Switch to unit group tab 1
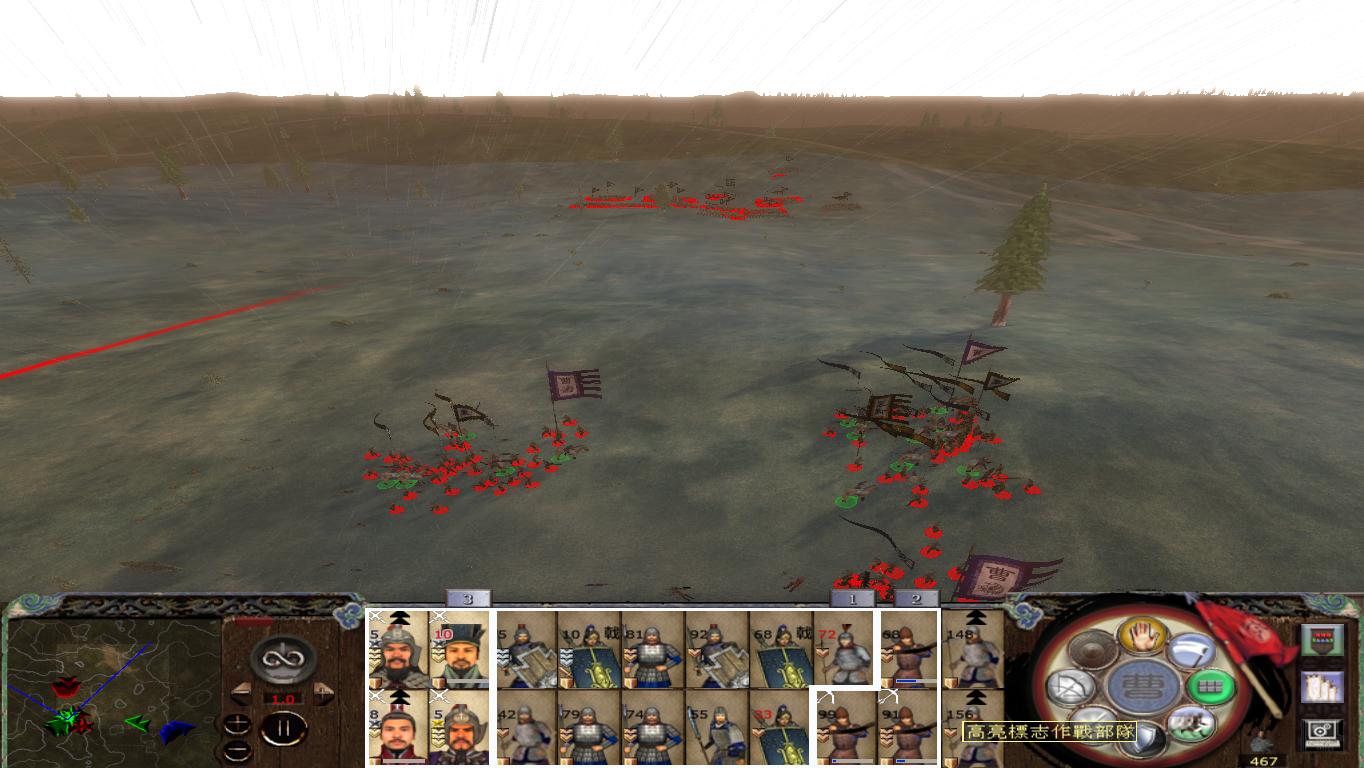The image size is (1364, 768). click(850, 598)
